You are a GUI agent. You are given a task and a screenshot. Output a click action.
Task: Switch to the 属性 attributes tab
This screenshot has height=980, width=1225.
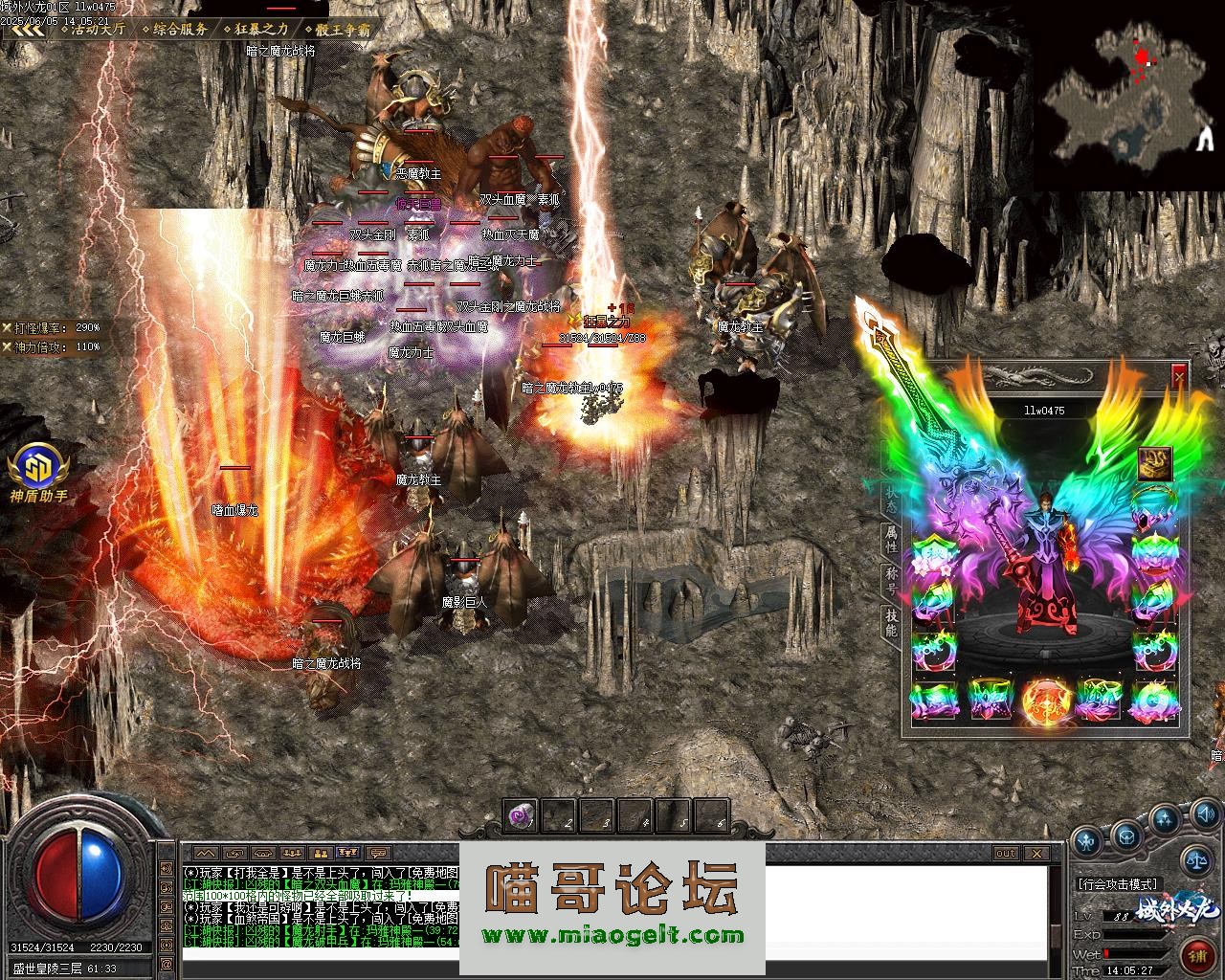coord(891,539)
